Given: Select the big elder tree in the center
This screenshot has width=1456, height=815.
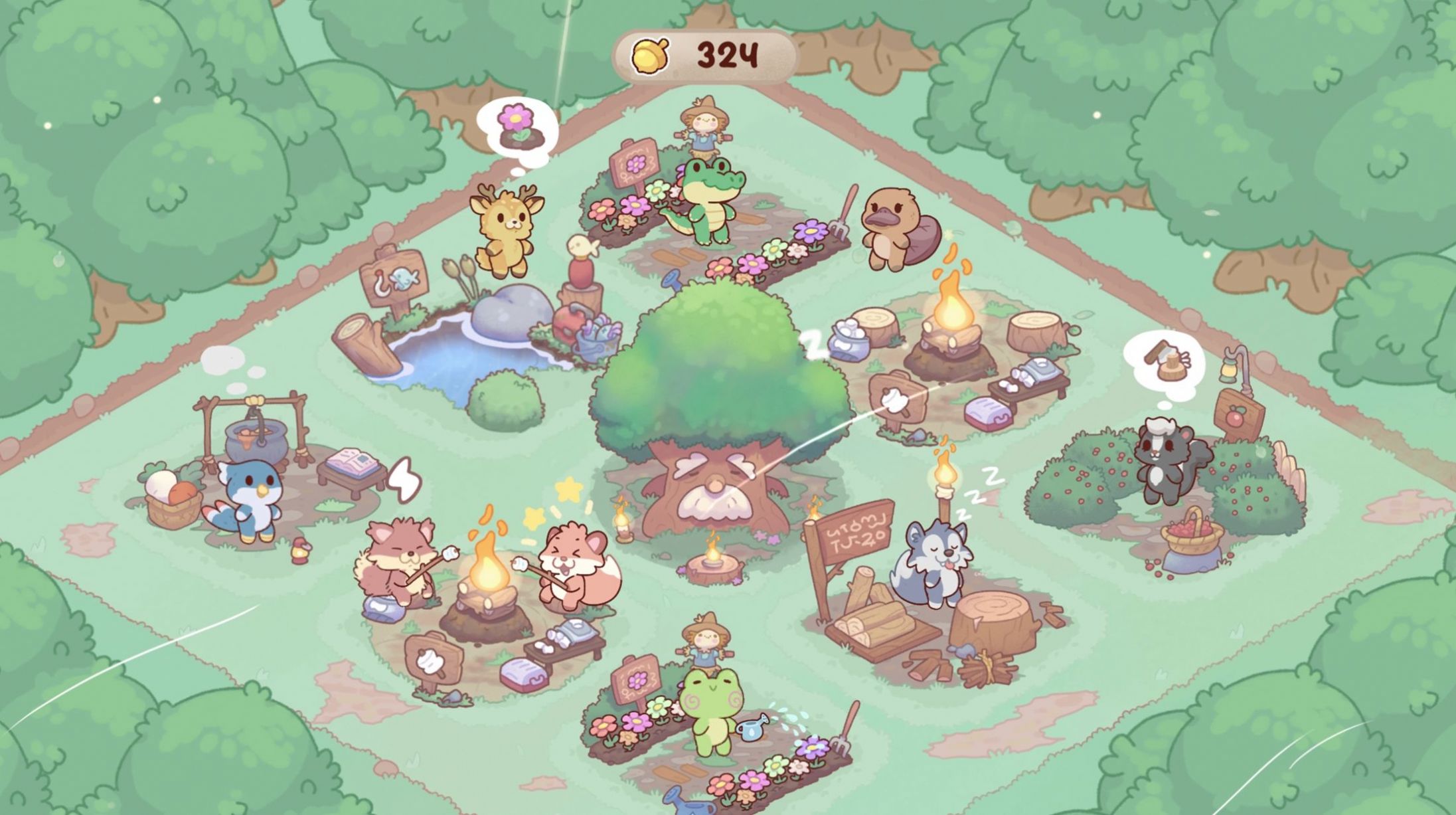Looking at the screenshot, I should click(x=717, y=399).
